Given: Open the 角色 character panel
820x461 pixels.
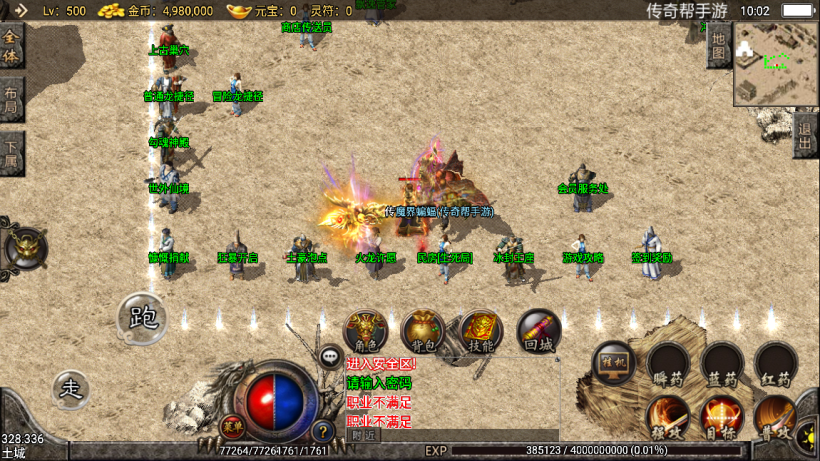Looking at the screenshot, I should coord(366,331).
